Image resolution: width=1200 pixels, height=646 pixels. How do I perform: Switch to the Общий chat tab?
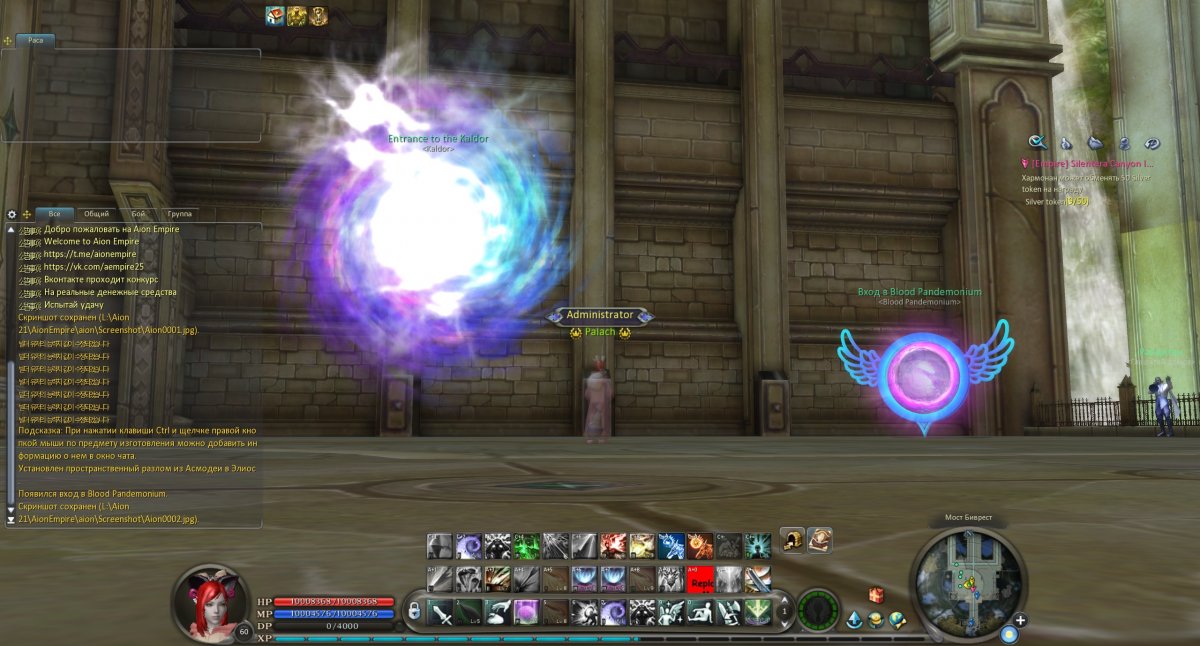pos(96,214)
